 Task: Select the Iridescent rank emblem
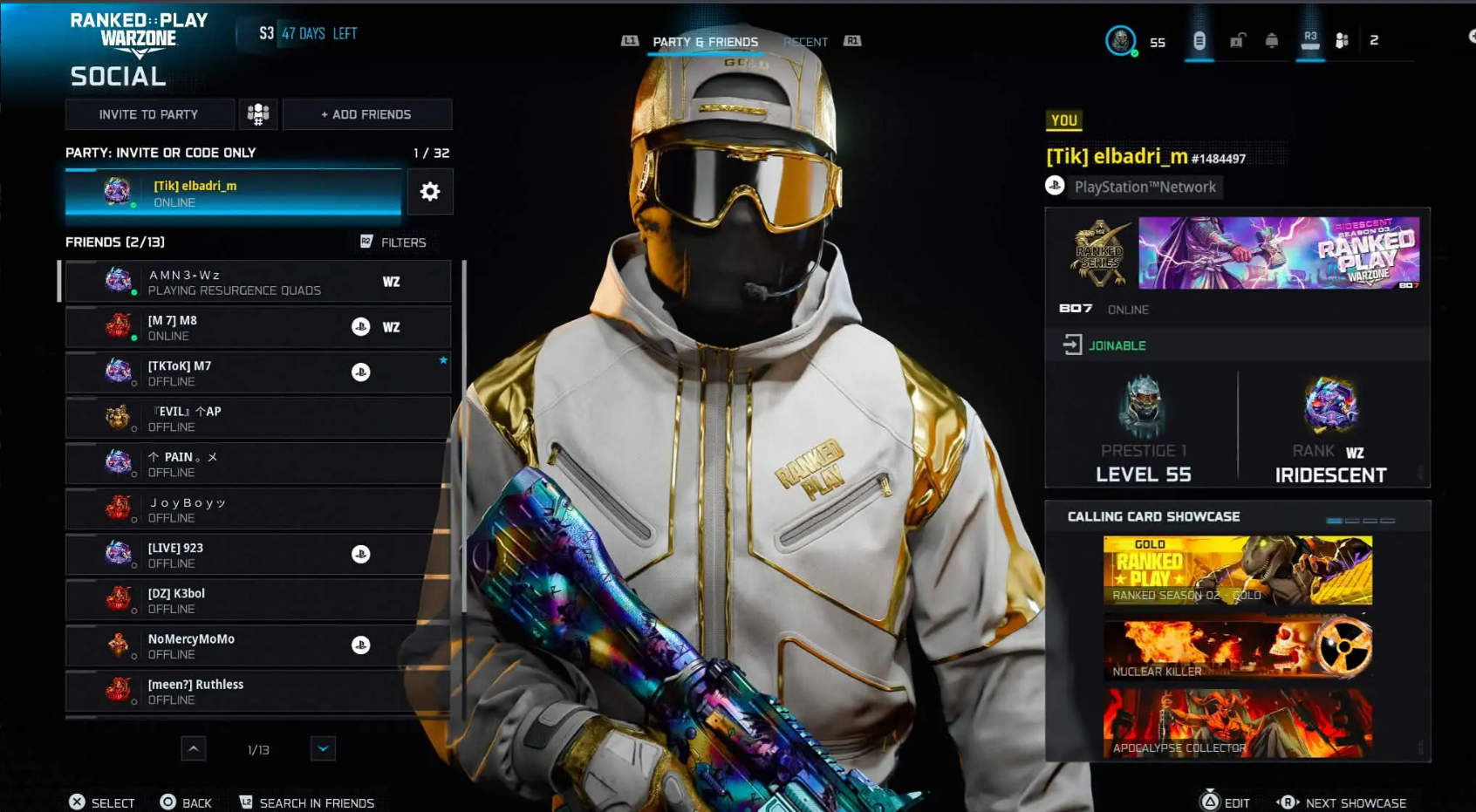click(1332, 406)
